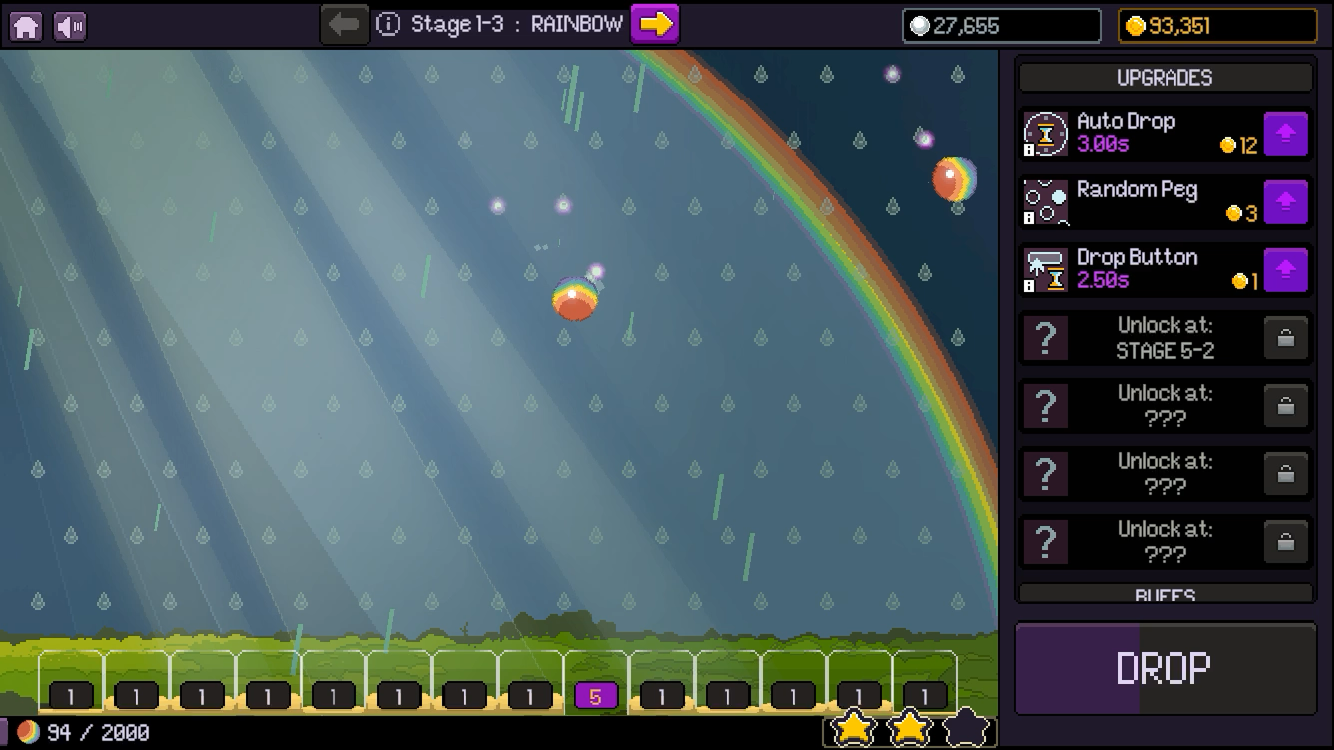The width and height of the screenshot is (1334, 750).
Task: Upgrade the Drop Button cooldown
Action: coord(1286,270)
